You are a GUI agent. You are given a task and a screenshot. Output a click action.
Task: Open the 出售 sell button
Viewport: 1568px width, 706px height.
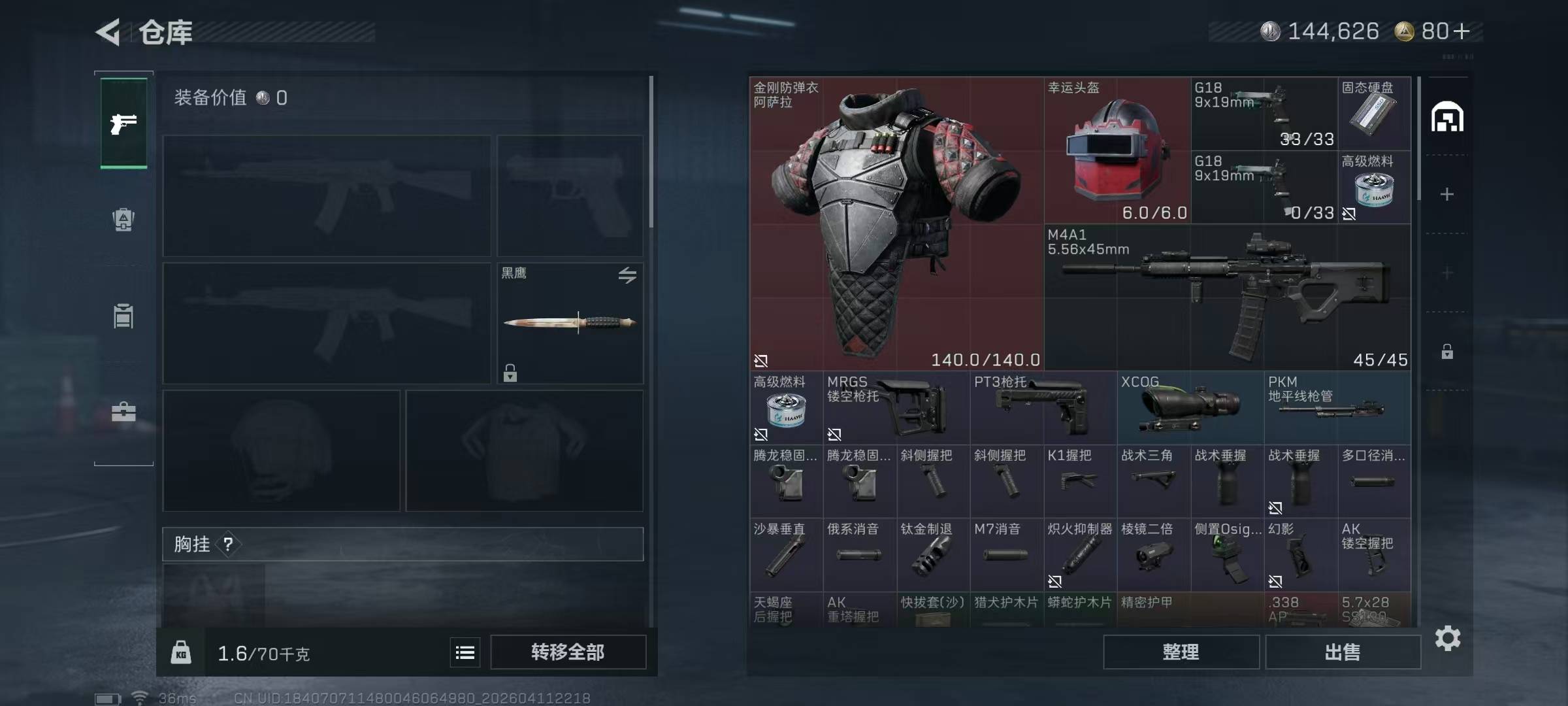pos(1343,652)
